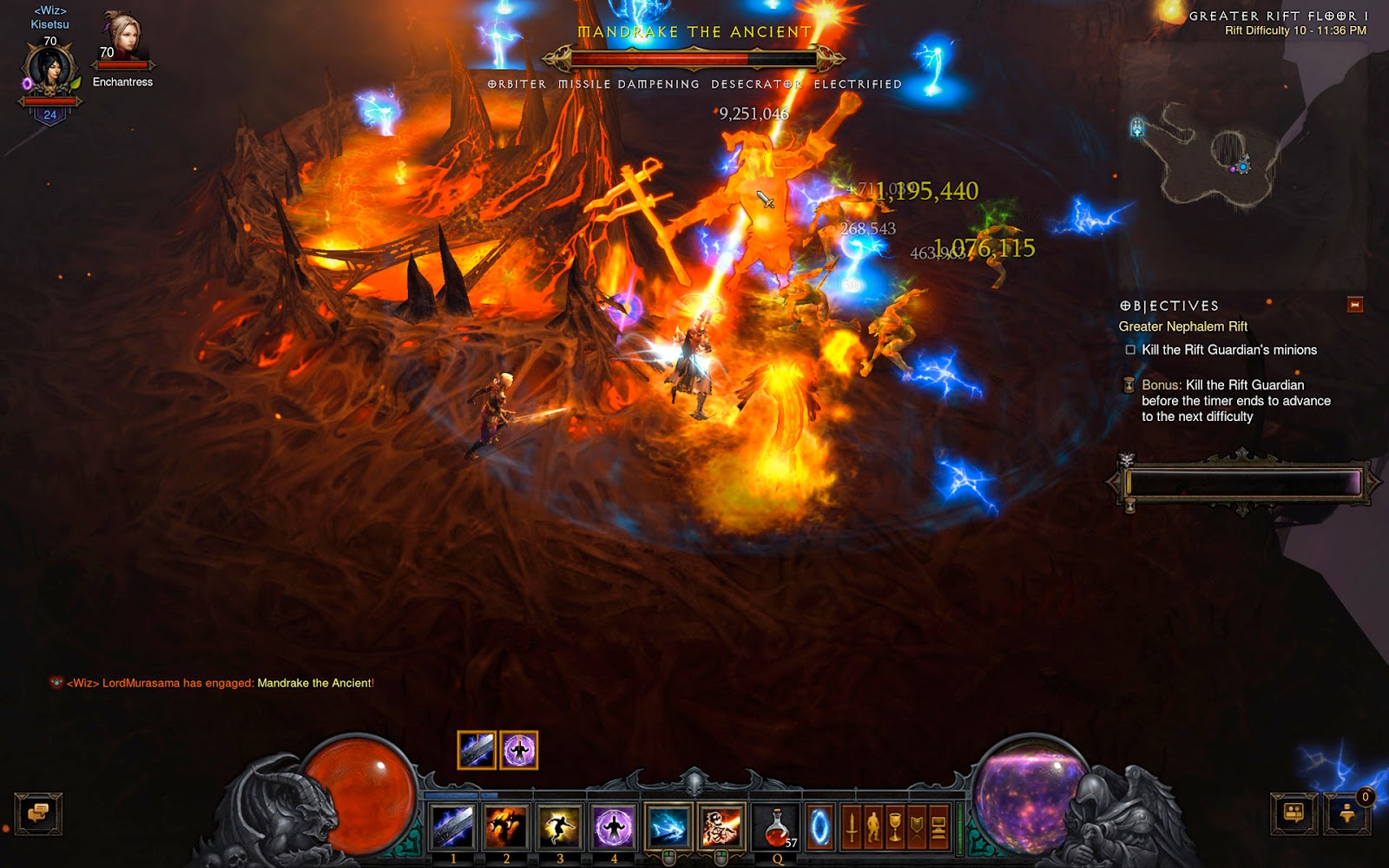Select the fire beam right-mouse skill
Image resolution: width=1389 pixels, height=868 pixels.
(721, 826)
